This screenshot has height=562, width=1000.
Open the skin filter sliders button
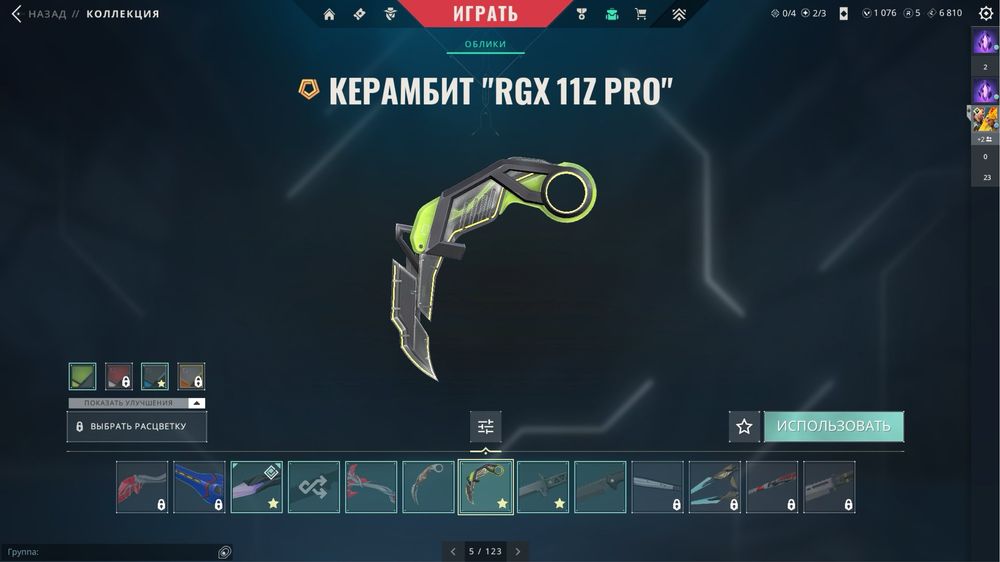tap(486, 427)
